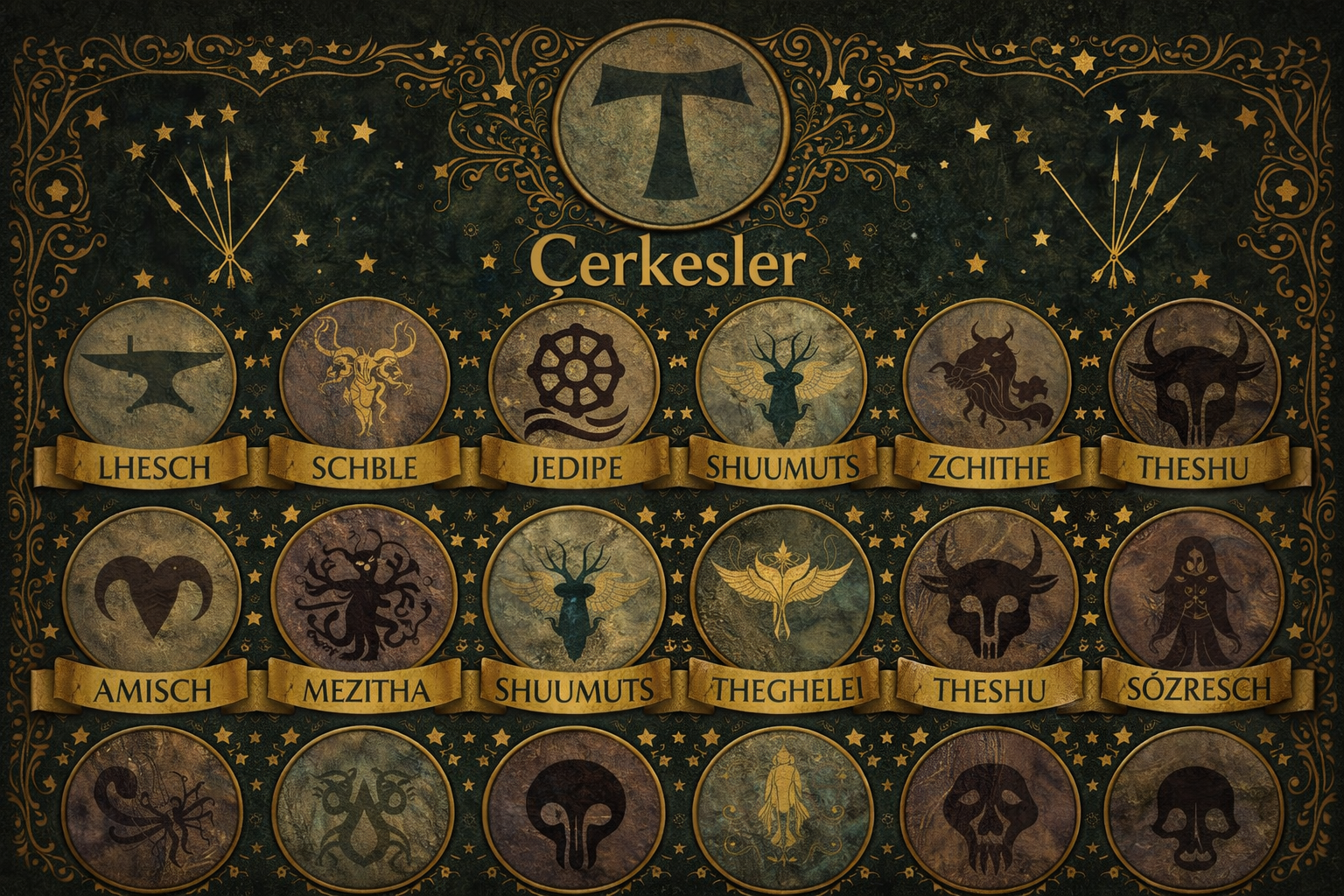Click the Jedipe name banner

pyautogui.click(x=575, y=465)
